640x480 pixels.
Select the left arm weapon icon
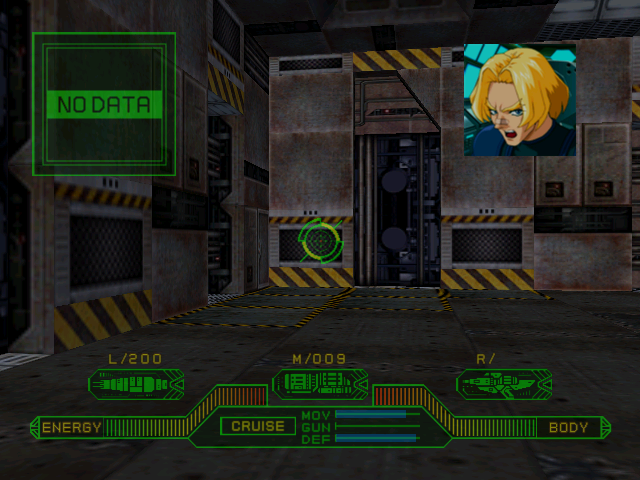(x=135, y=382)
